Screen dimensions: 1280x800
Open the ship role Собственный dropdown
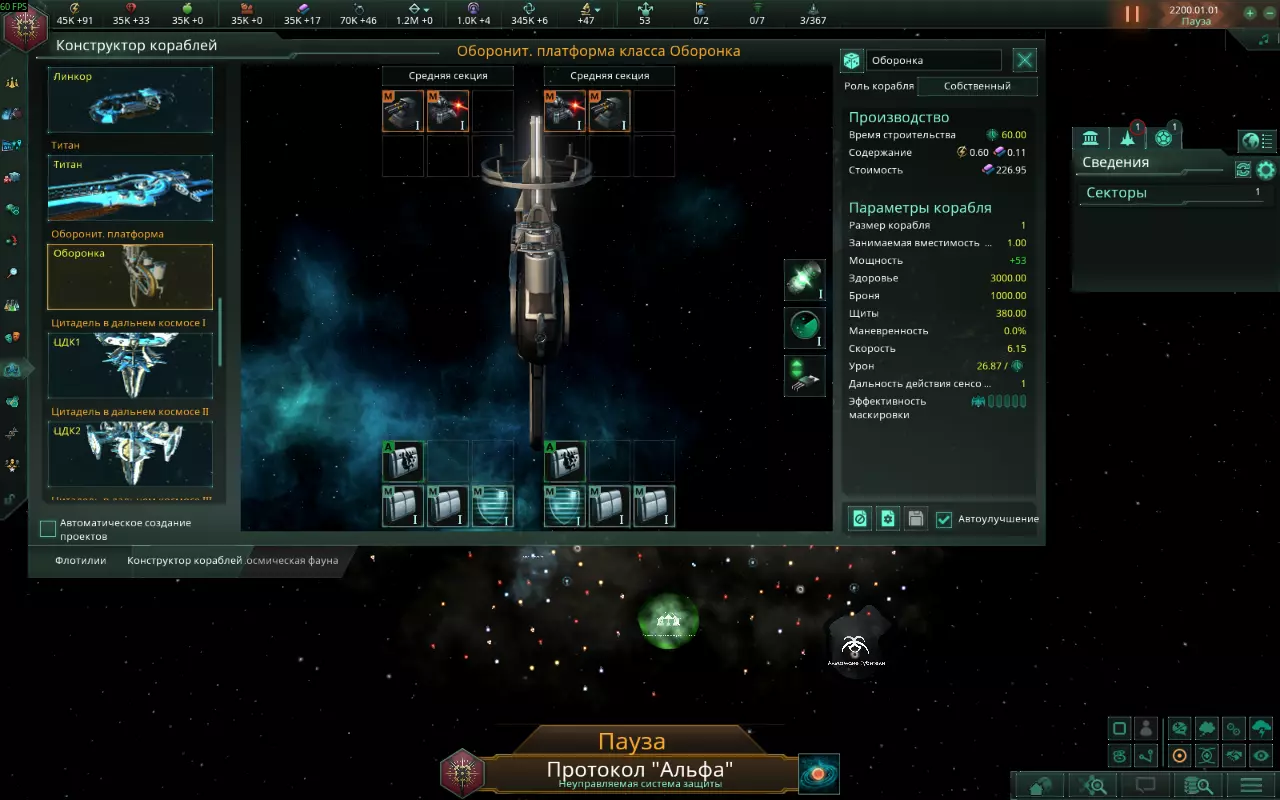977,86
